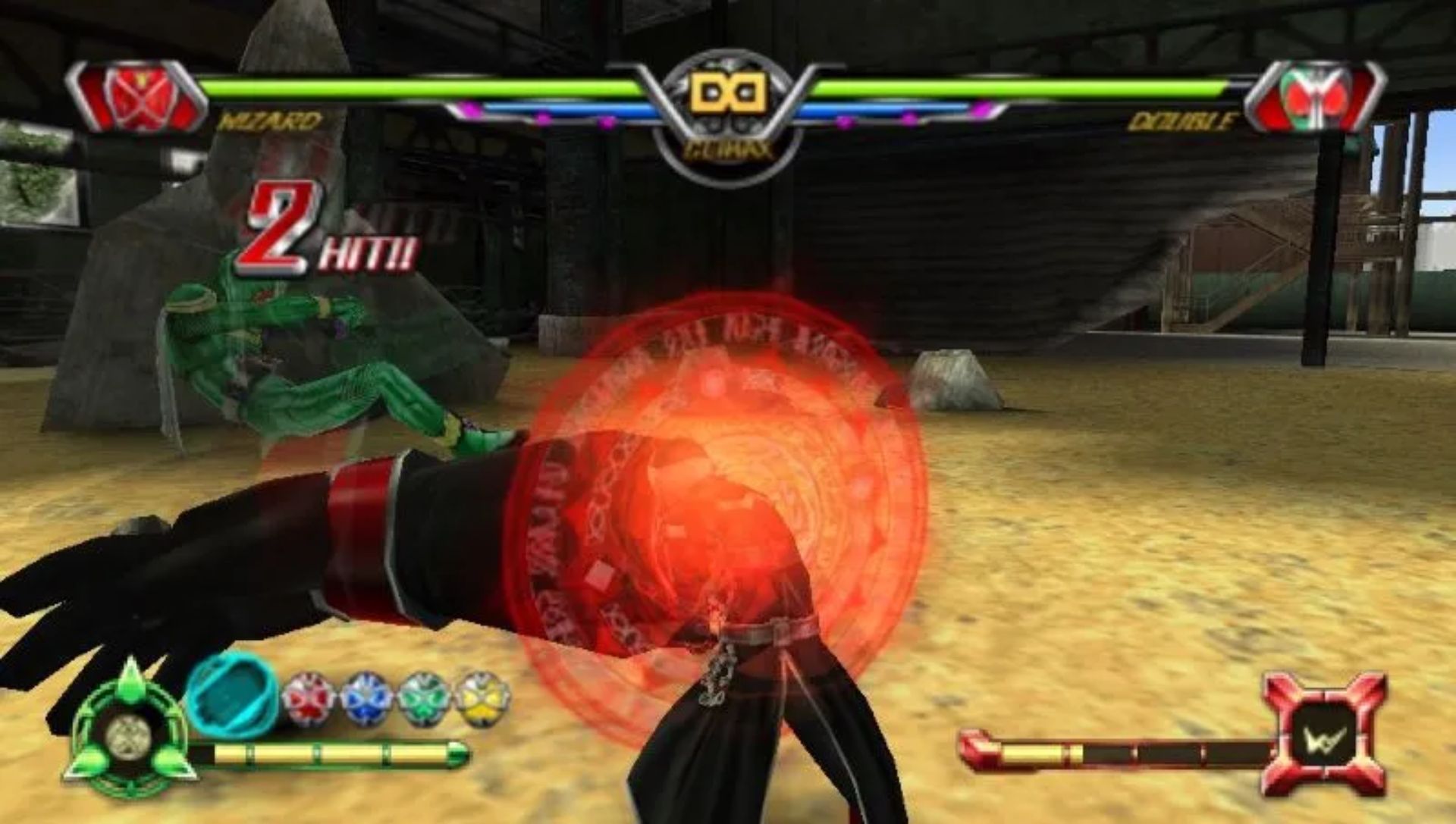1456x824 pixels.
Task: Select the red Flame style ring
Action: pos(309,699)
